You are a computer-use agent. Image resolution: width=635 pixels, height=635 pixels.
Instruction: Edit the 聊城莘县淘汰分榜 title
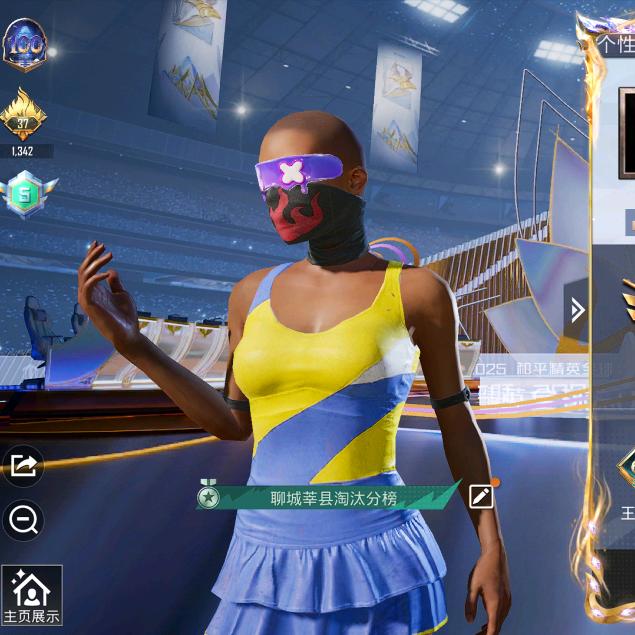click(x=481, y=496)
